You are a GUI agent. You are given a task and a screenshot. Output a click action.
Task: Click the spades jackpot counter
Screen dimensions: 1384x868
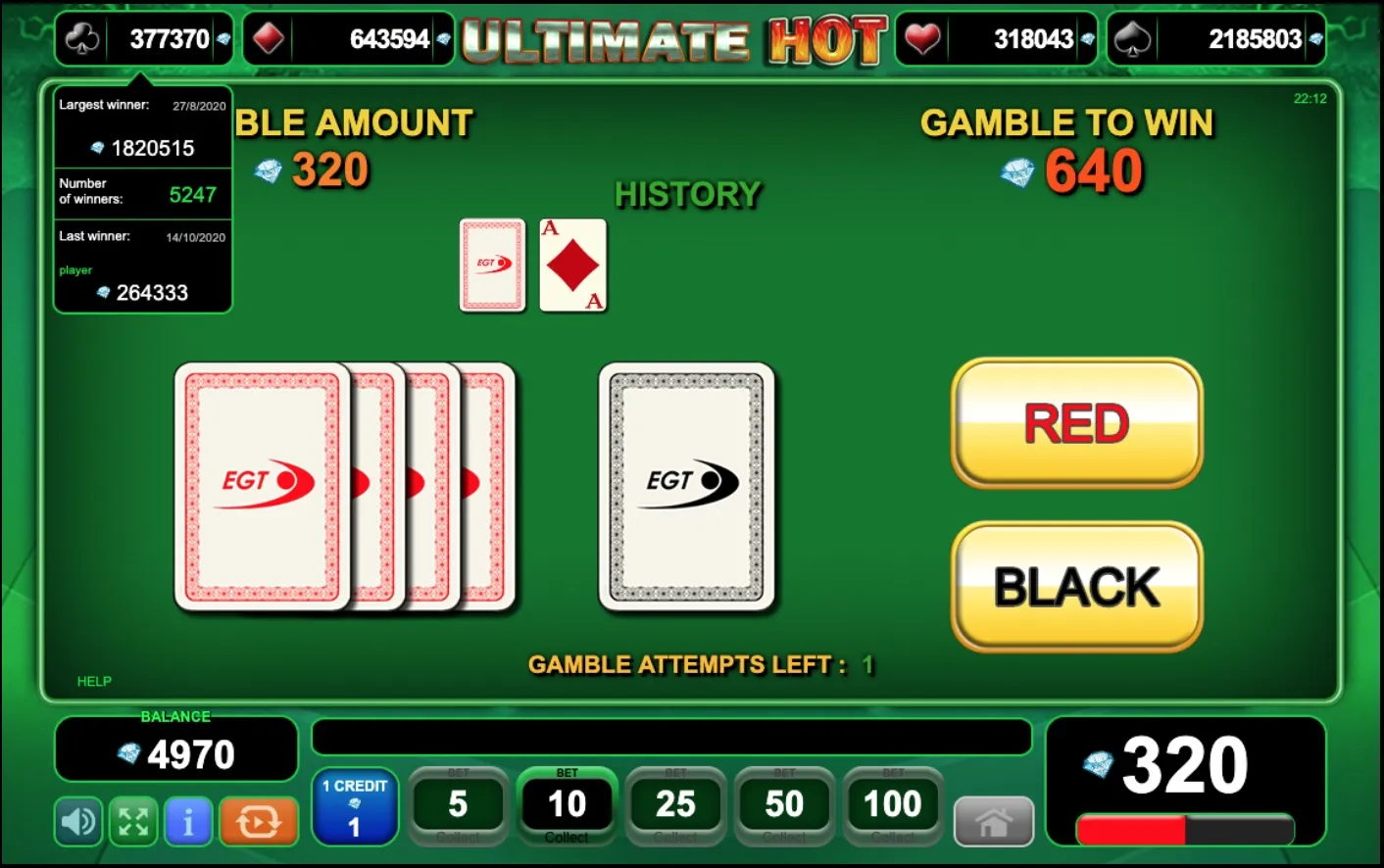tap(1215, 38)
